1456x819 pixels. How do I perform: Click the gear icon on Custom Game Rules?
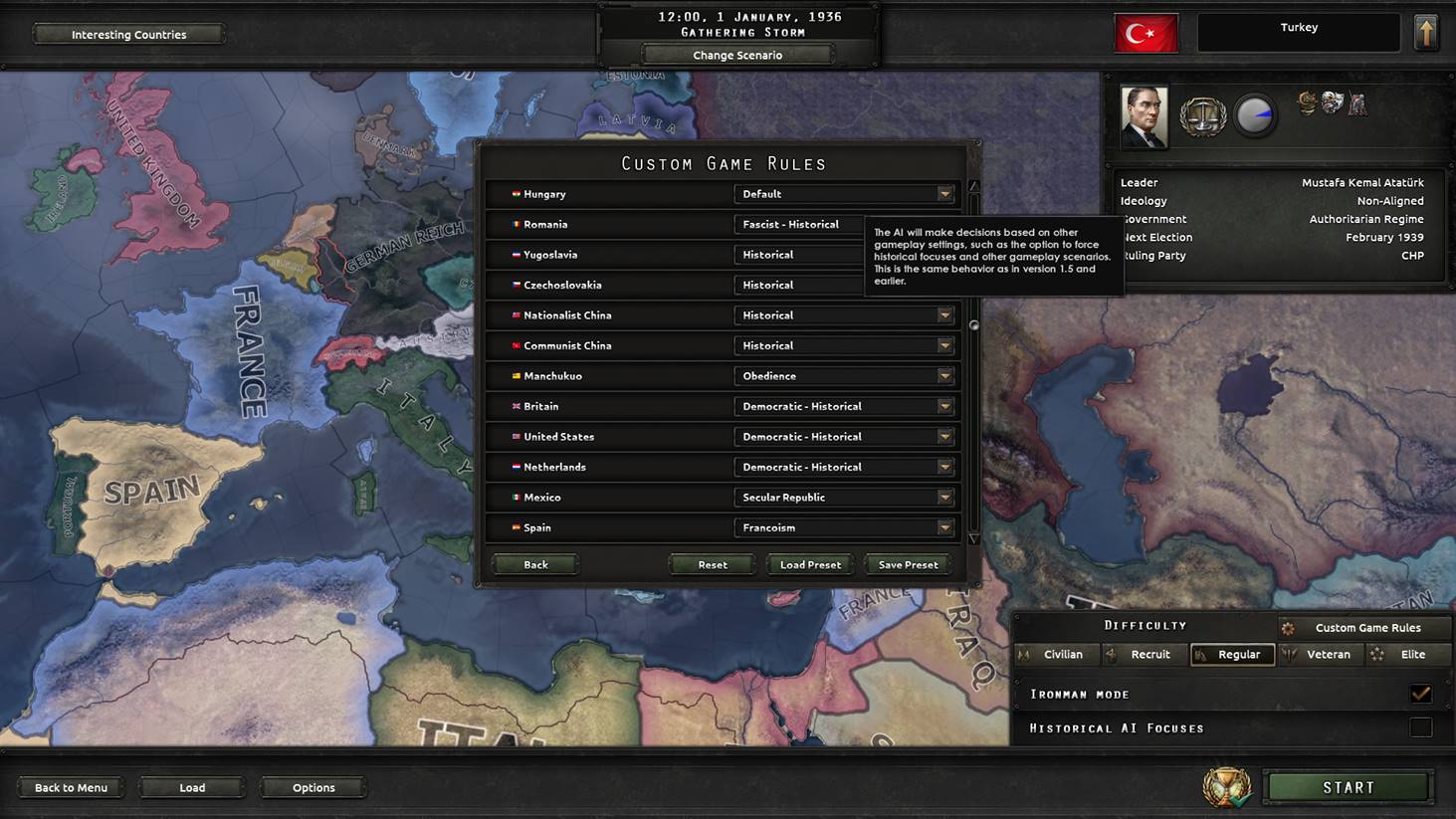coord(1289,627)
